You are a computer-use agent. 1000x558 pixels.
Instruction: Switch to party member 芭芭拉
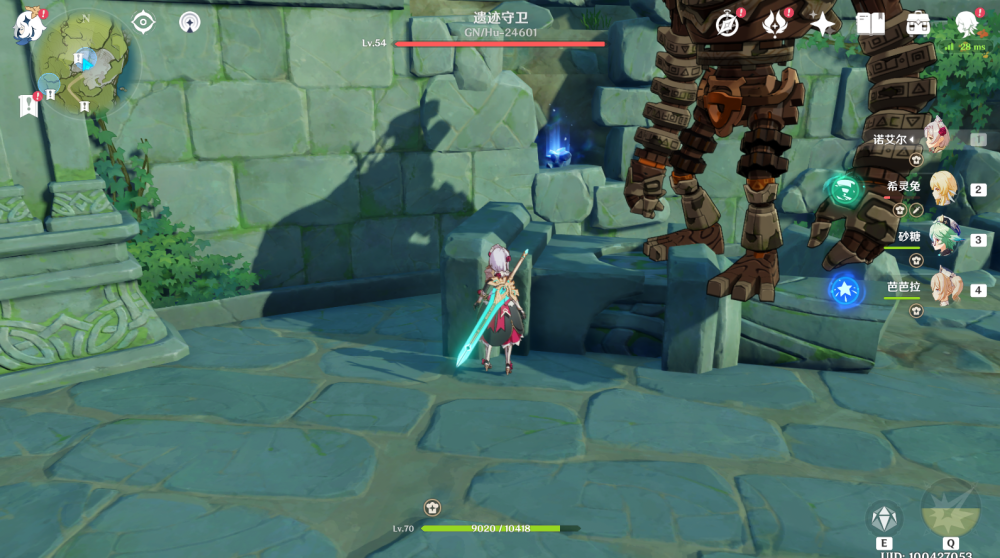point(942,289)
